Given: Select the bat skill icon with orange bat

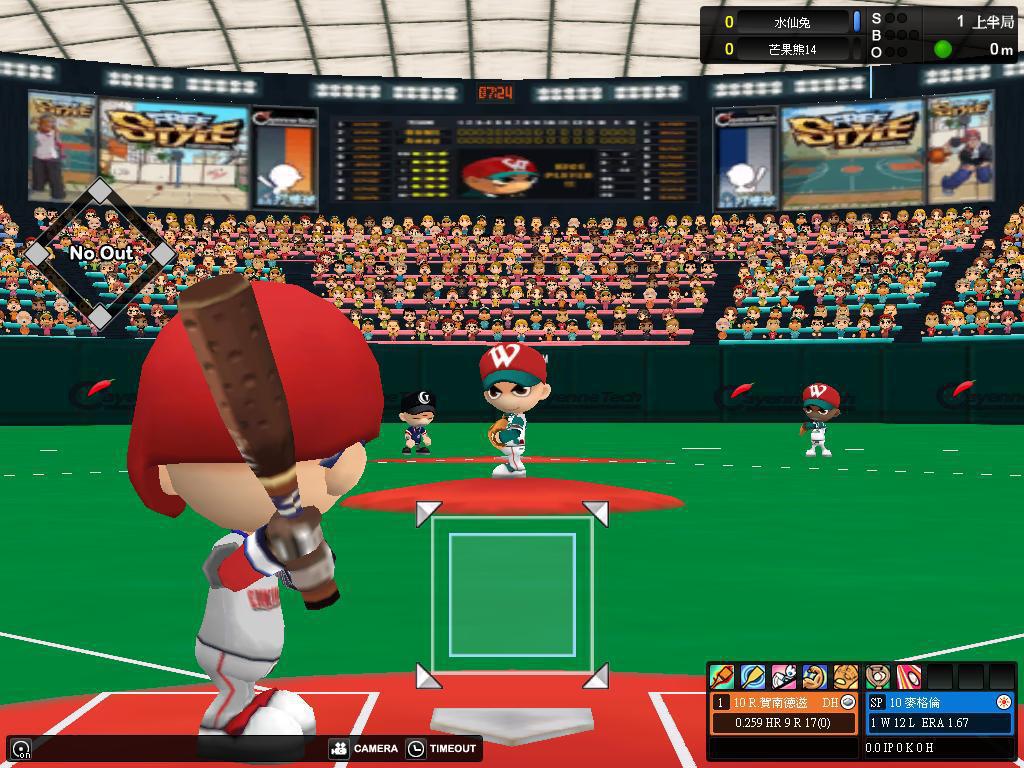Looking at the screenshot, I should coord(722,677).
